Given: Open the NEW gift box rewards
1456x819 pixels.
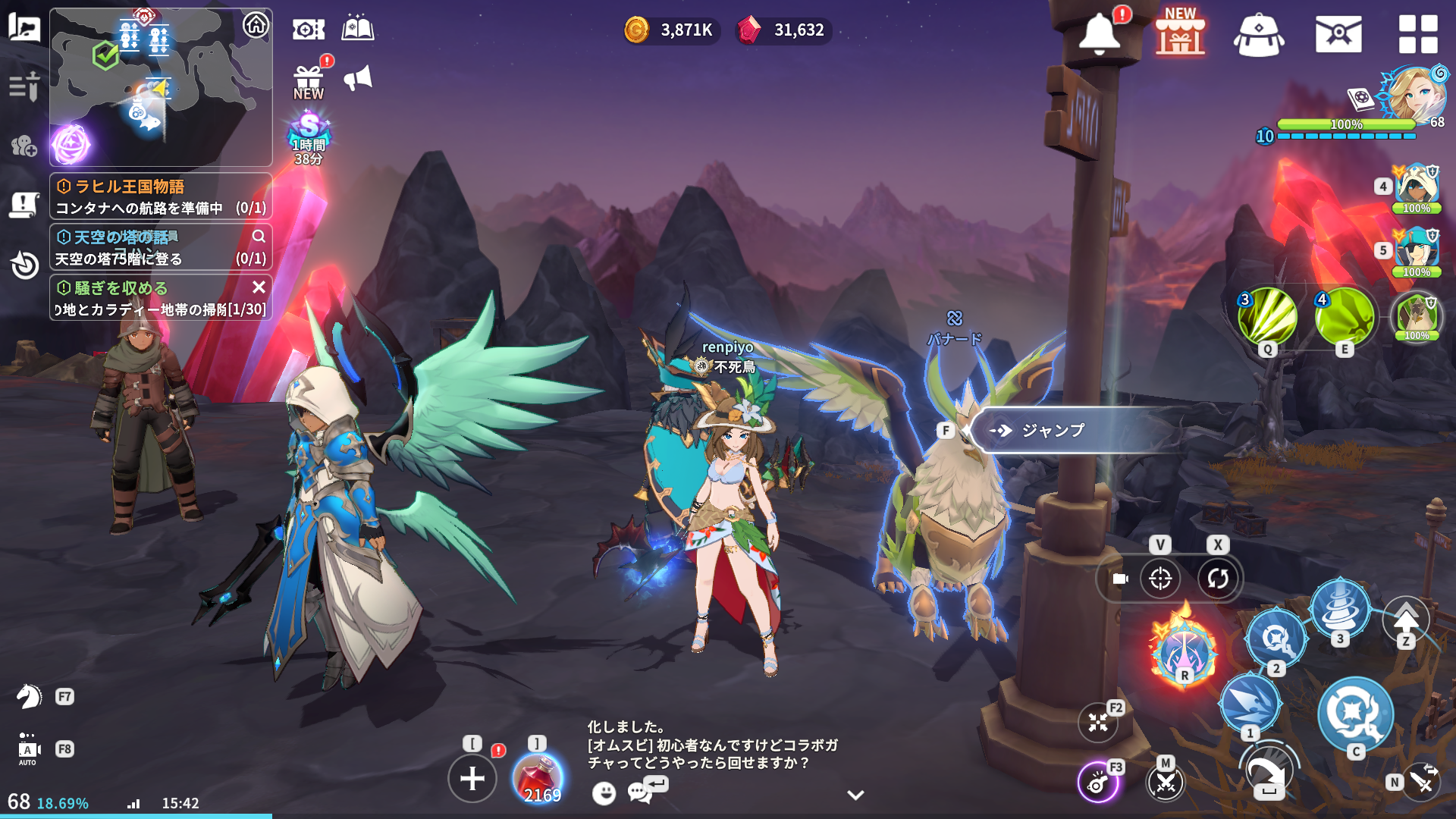Looking at the screenshot, I should pyautogui.click(x=309, y=81).
